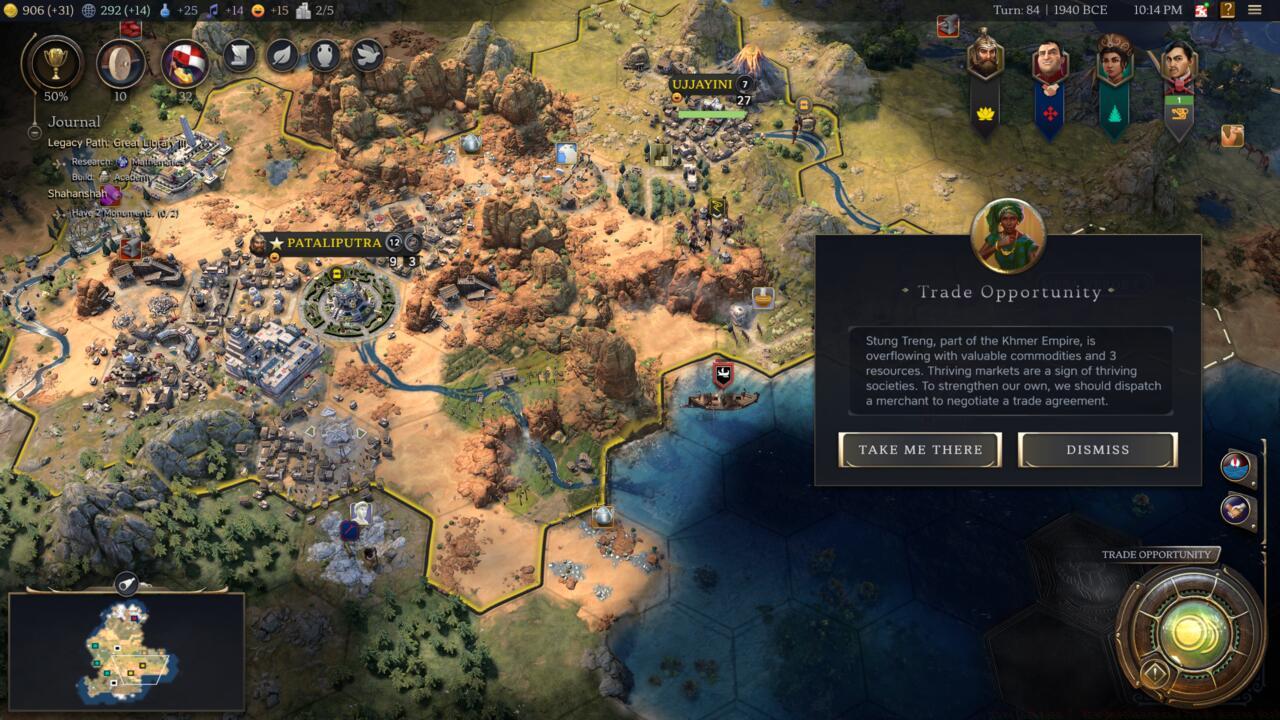The image size is (1280, 720).
Task: Click the leaf resources icon
Action: 283,54
